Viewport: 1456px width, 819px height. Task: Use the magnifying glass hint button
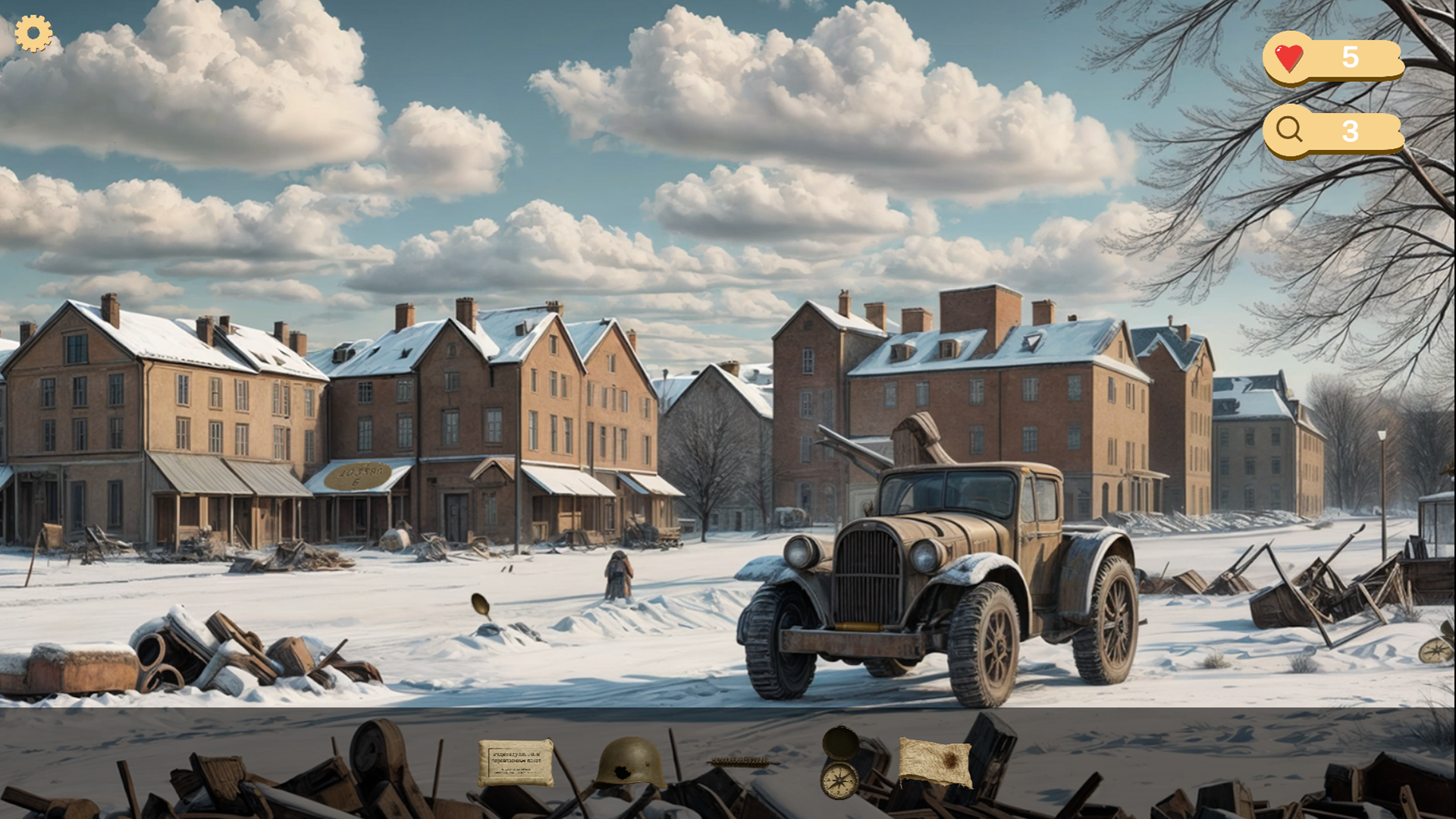point(1289,130)
